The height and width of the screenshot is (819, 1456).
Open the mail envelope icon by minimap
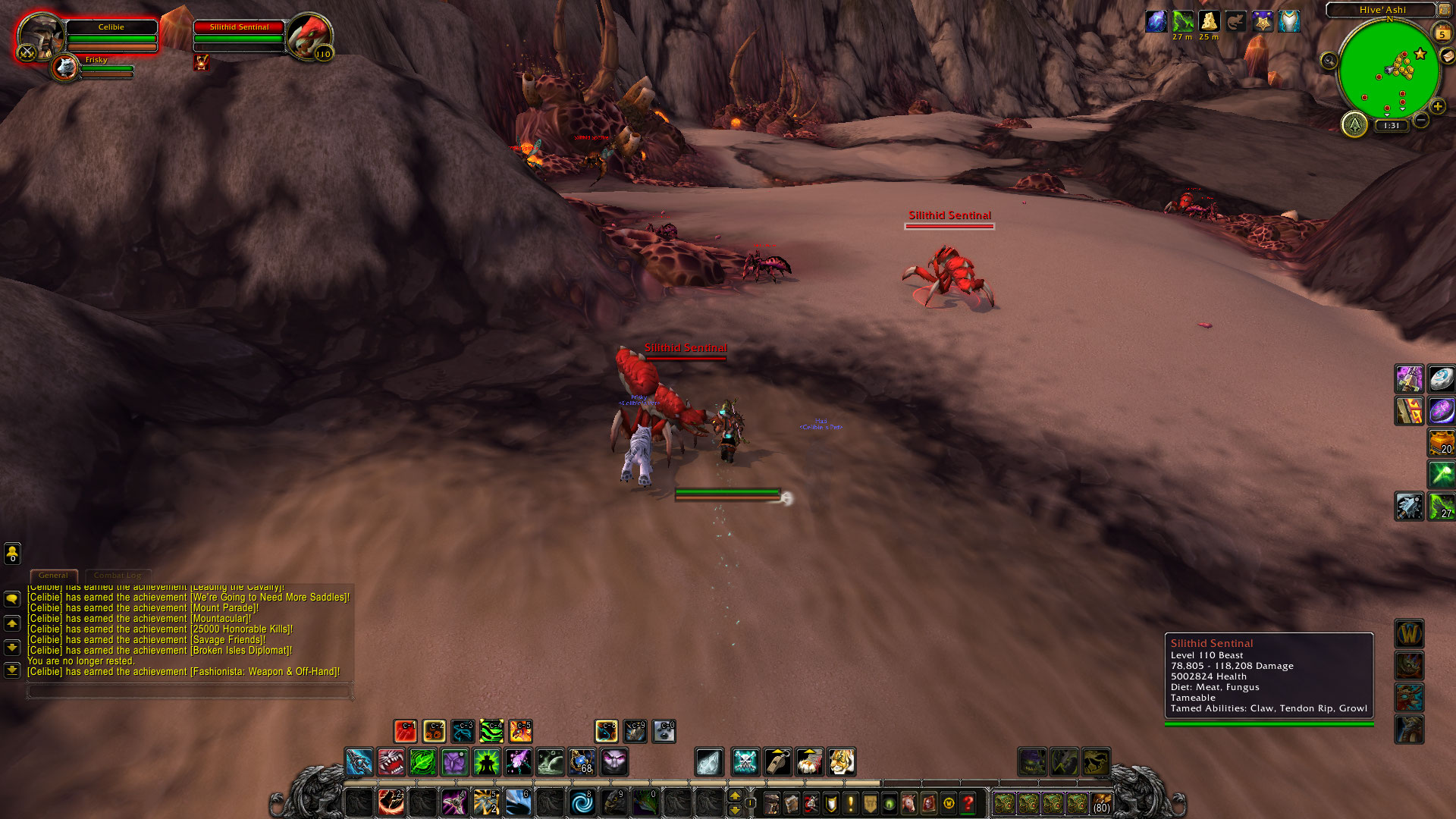tap(1447, 56)
